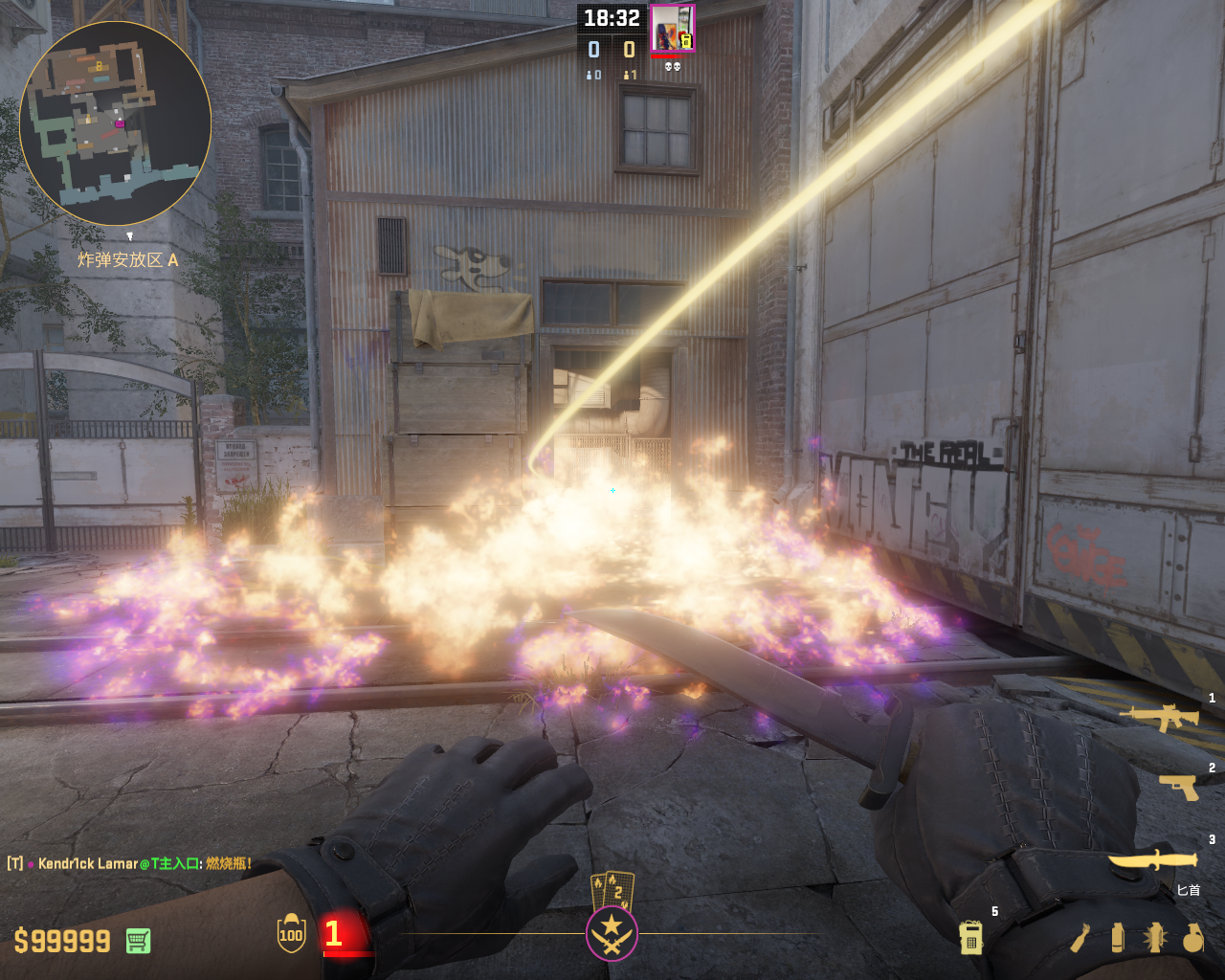The image size is (1225, 980).
Task: Select the rifle in weapon slot 1
Action: tap(1159, 717)
